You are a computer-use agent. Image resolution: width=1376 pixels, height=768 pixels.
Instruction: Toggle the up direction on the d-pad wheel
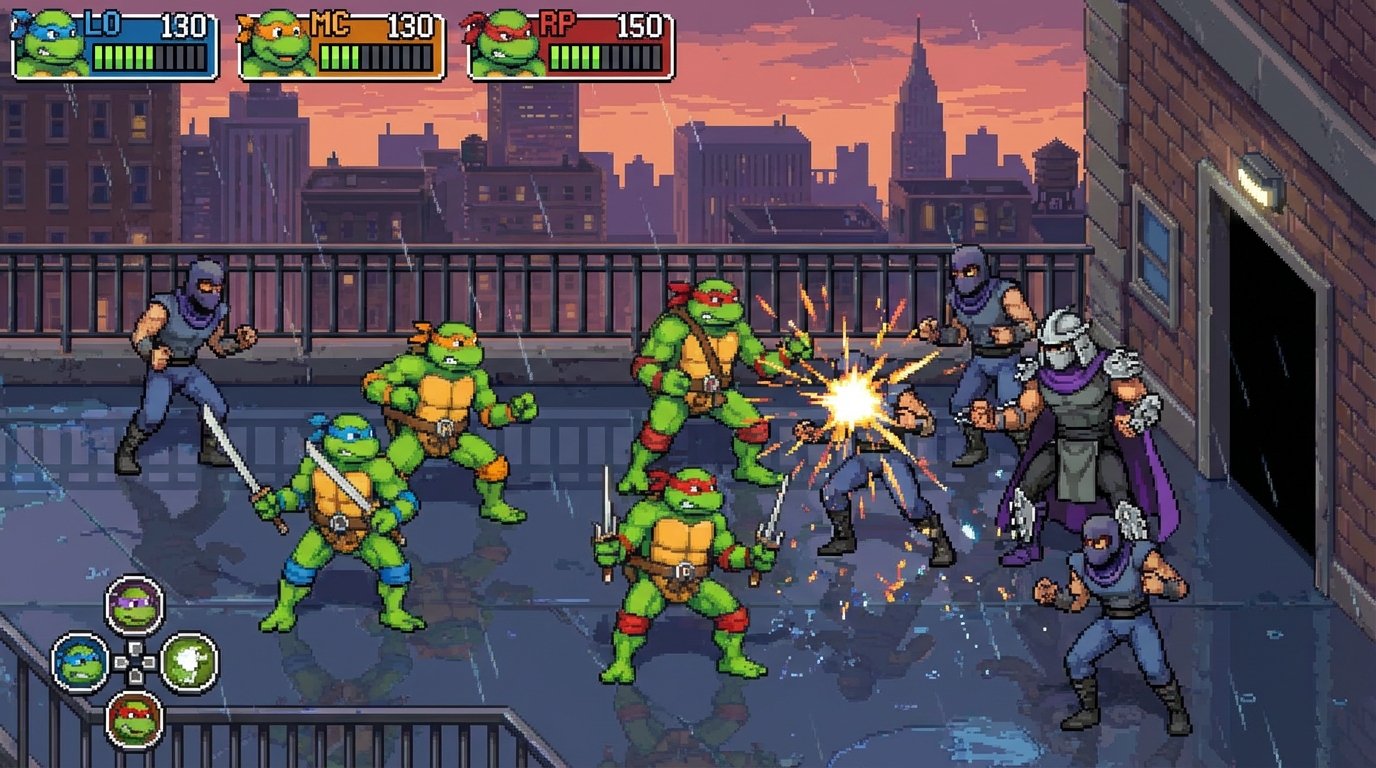135,648
